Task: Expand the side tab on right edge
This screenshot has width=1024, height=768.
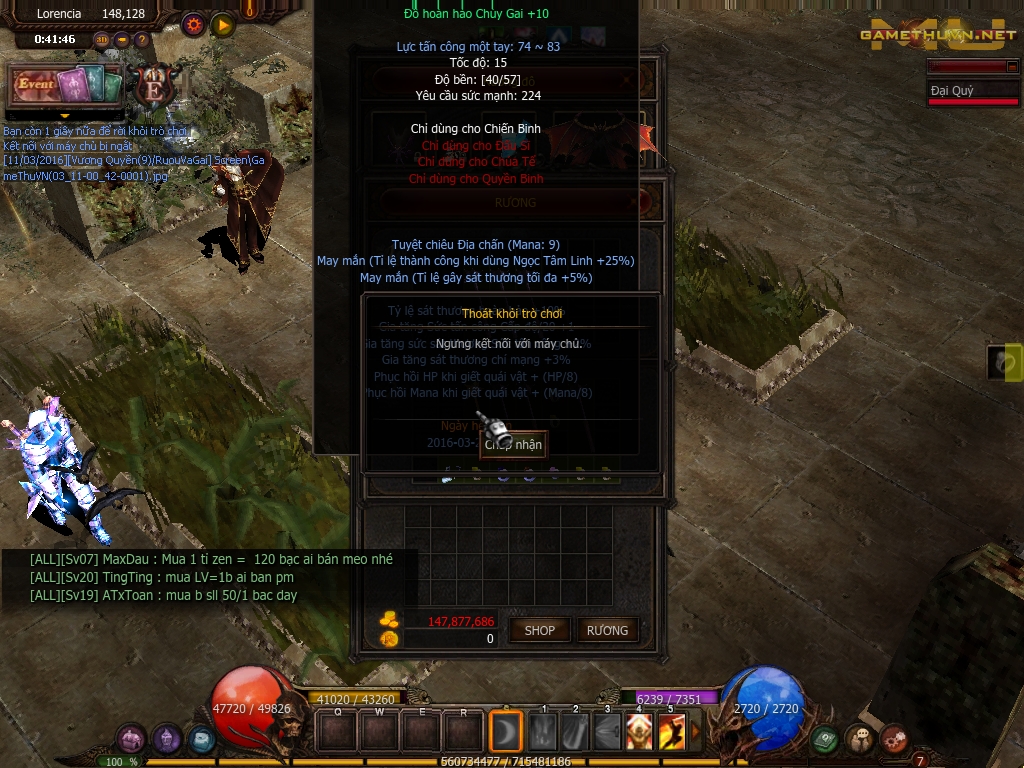Action: coord(1005,362)
